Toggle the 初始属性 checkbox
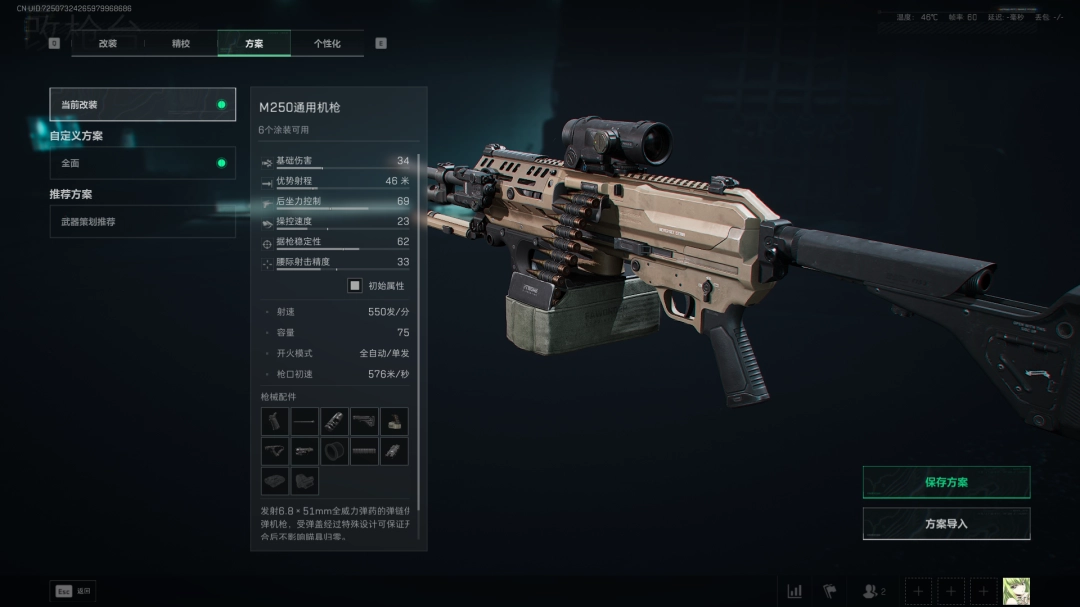Viewport: 1080px width, 607px height. coord(355,286)
